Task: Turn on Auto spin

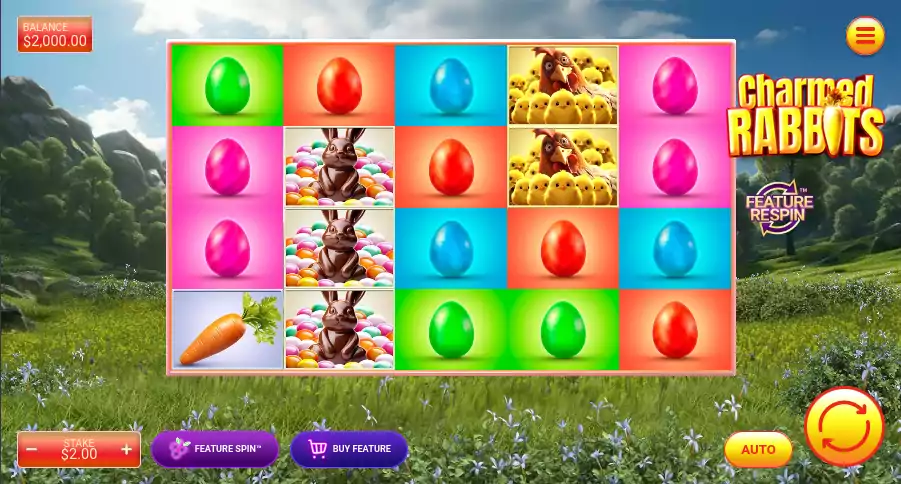Action: (758, 450)
